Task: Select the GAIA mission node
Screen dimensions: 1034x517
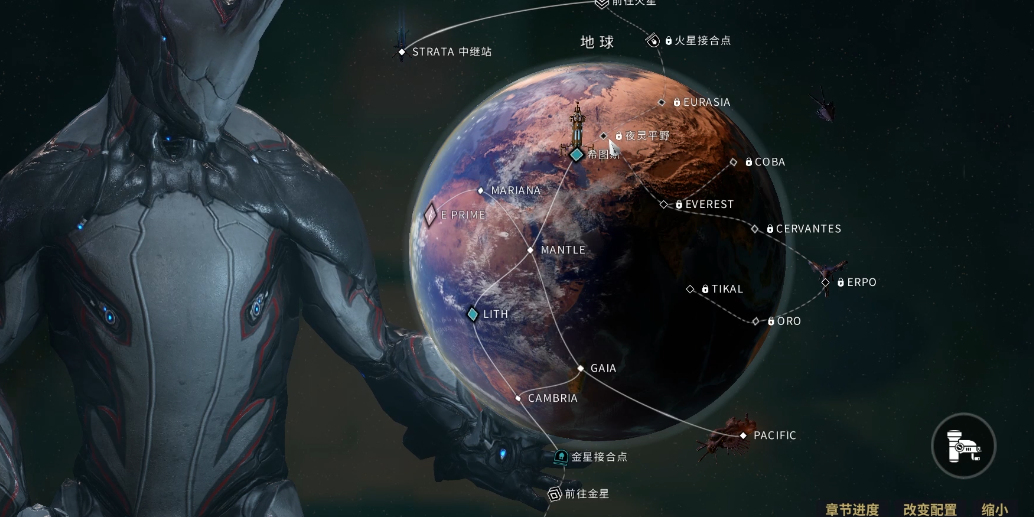Action: point(580,368)
